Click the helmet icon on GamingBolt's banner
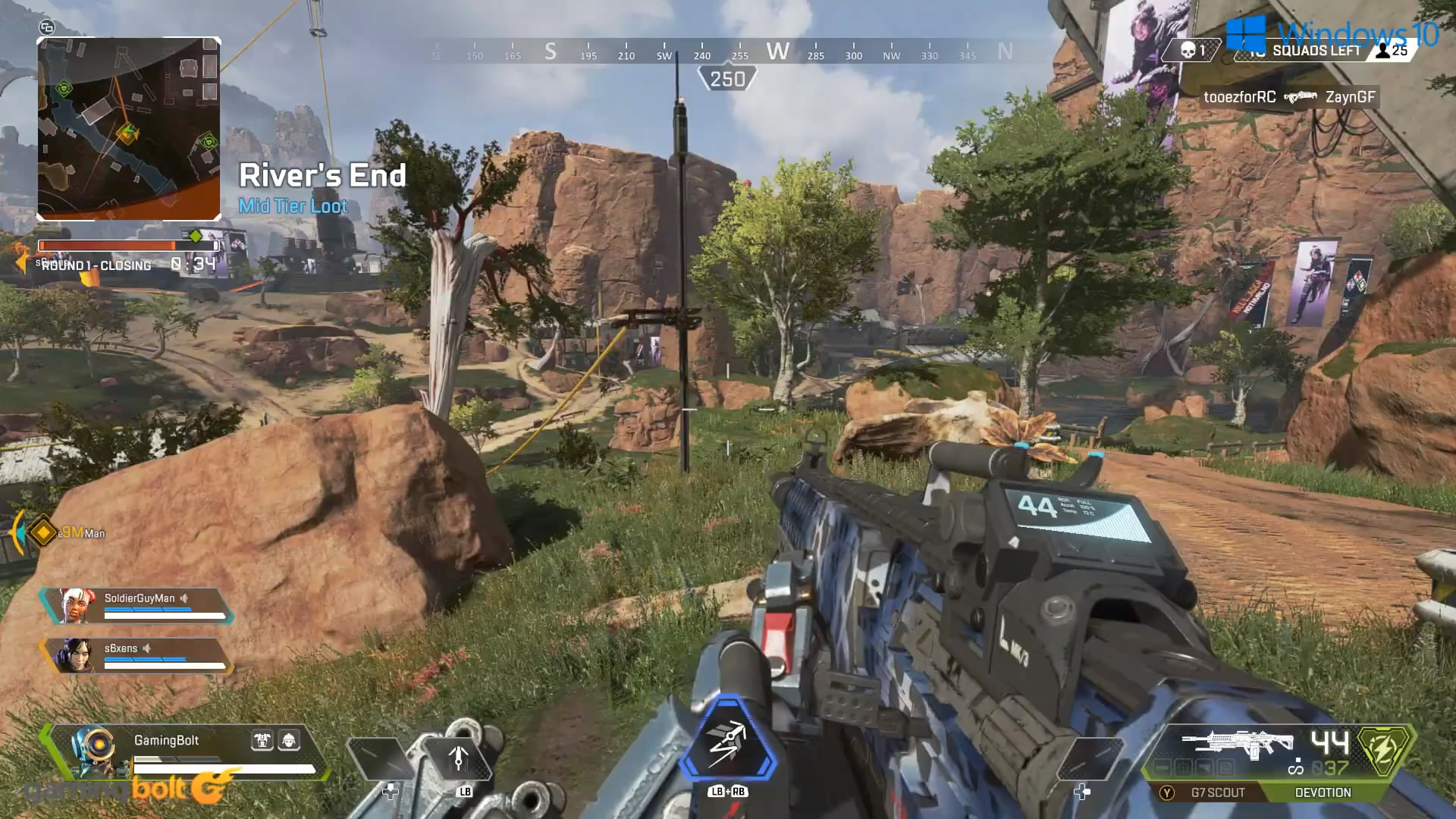The image size is (1456, 819). click(x=290, y=741)
